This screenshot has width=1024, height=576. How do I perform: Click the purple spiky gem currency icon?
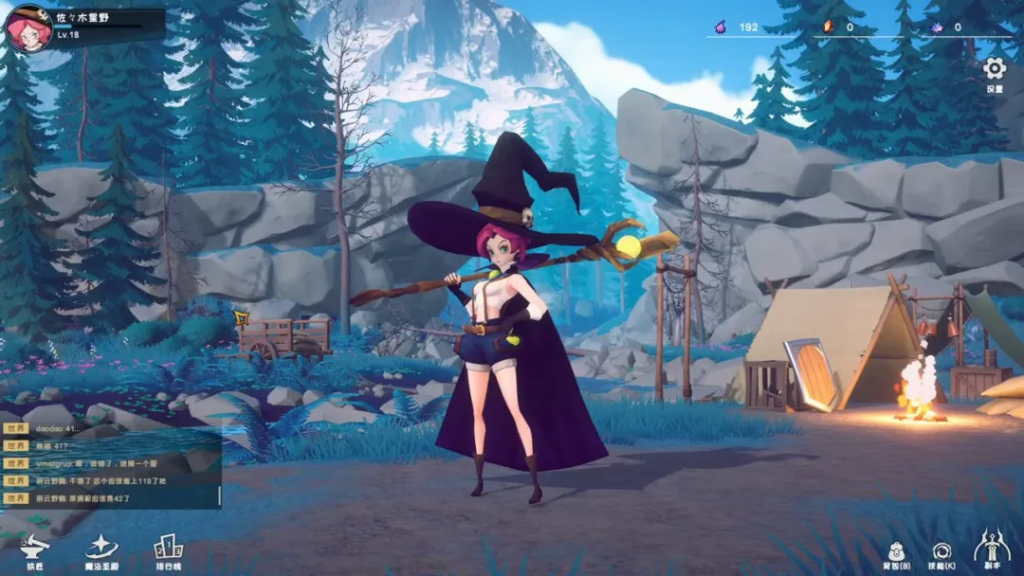pos(936,27)
